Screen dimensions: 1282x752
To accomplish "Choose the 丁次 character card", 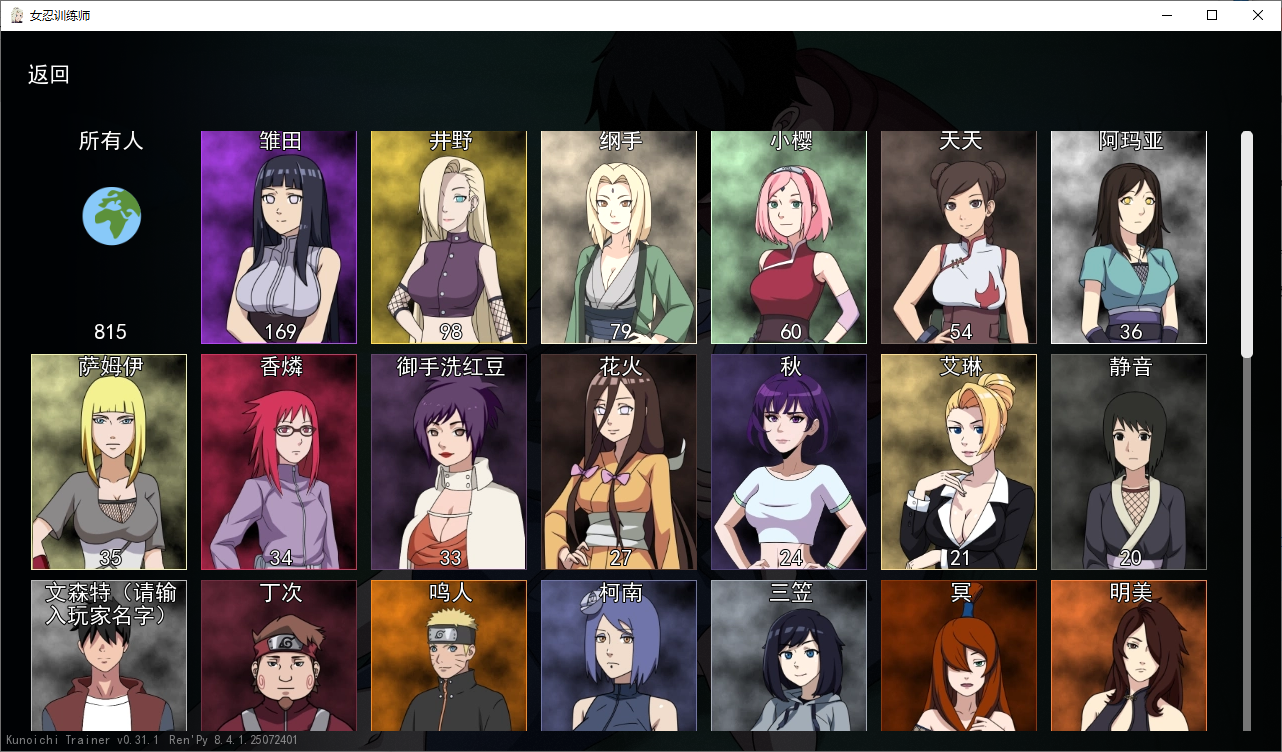I will coord(279,660).
